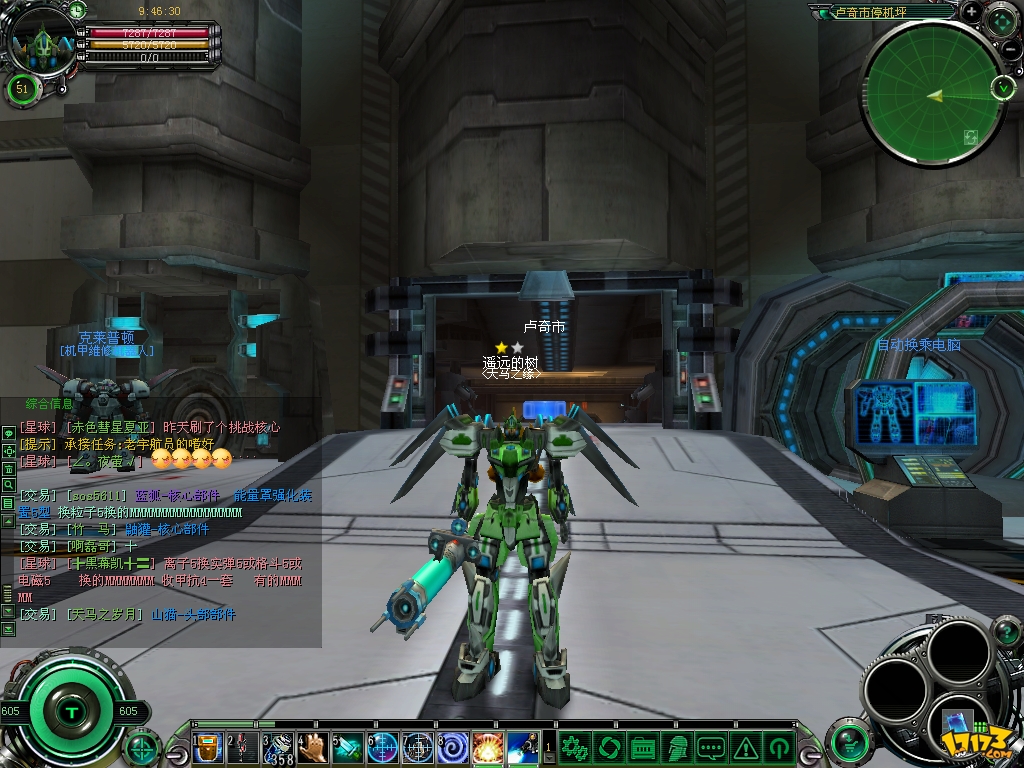Open the blue-linked 山猫-头部部件 item in chat
Screen dimensions: 1024x768
click(x=193, y=615)
